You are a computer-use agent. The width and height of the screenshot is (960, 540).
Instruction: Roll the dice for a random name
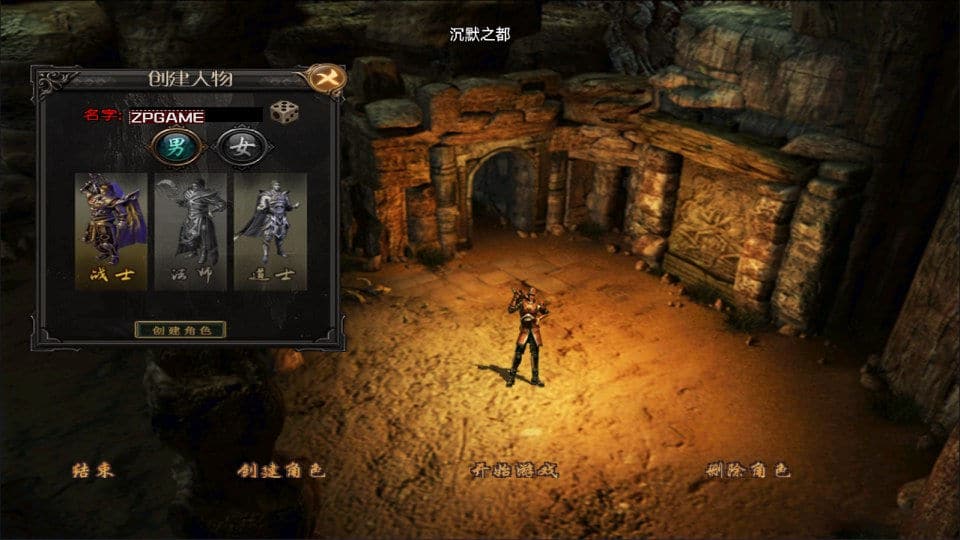pos(283,113)
